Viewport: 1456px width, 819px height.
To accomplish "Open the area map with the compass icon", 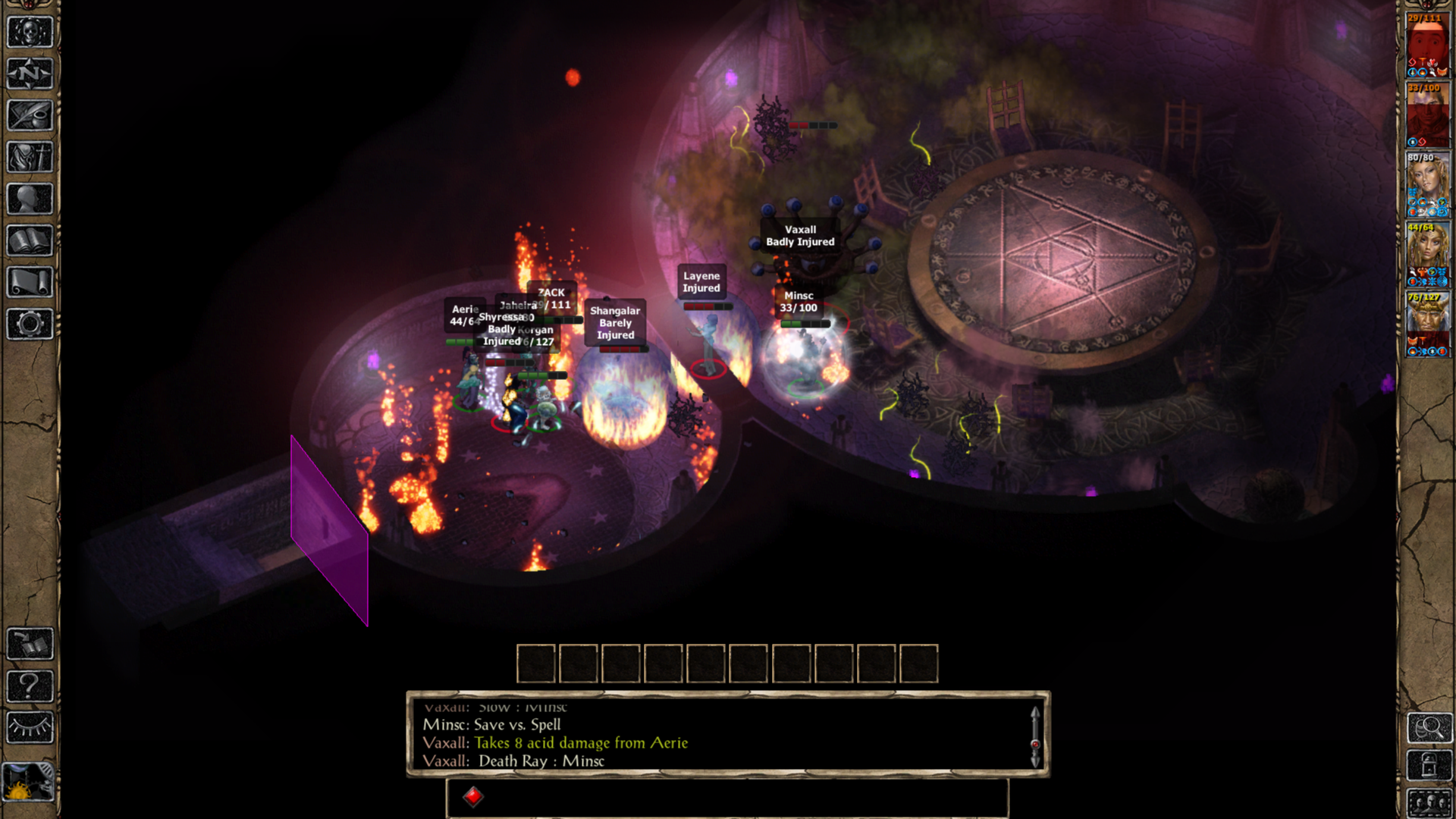I will 30,74.
